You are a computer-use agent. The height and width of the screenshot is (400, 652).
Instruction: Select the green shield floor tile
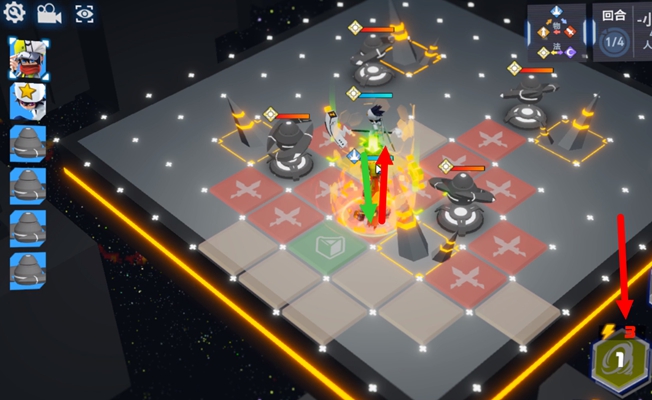point(327,244)
